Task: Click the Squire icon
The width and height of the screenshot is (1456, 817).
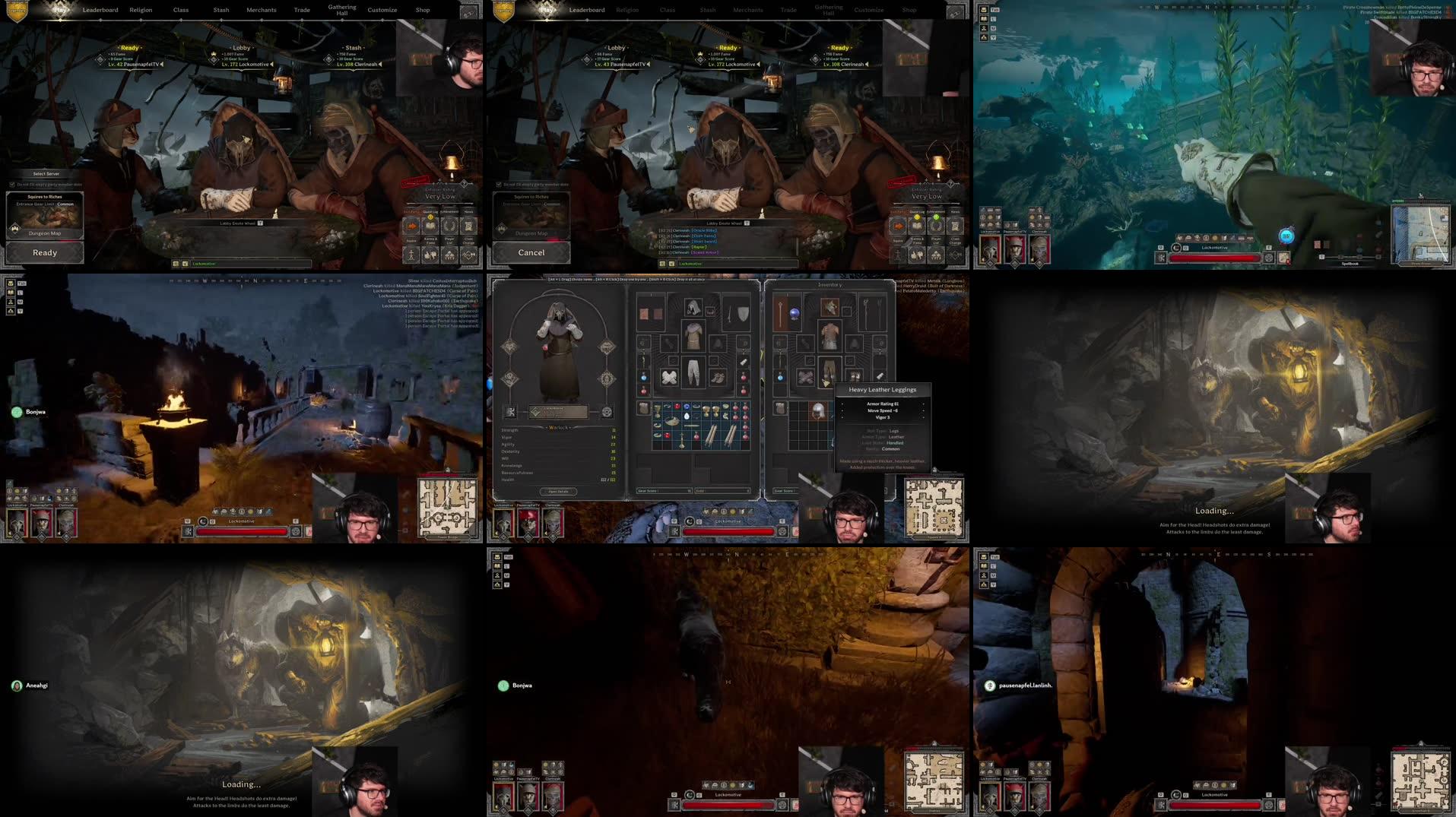Action: coord(411,255)
